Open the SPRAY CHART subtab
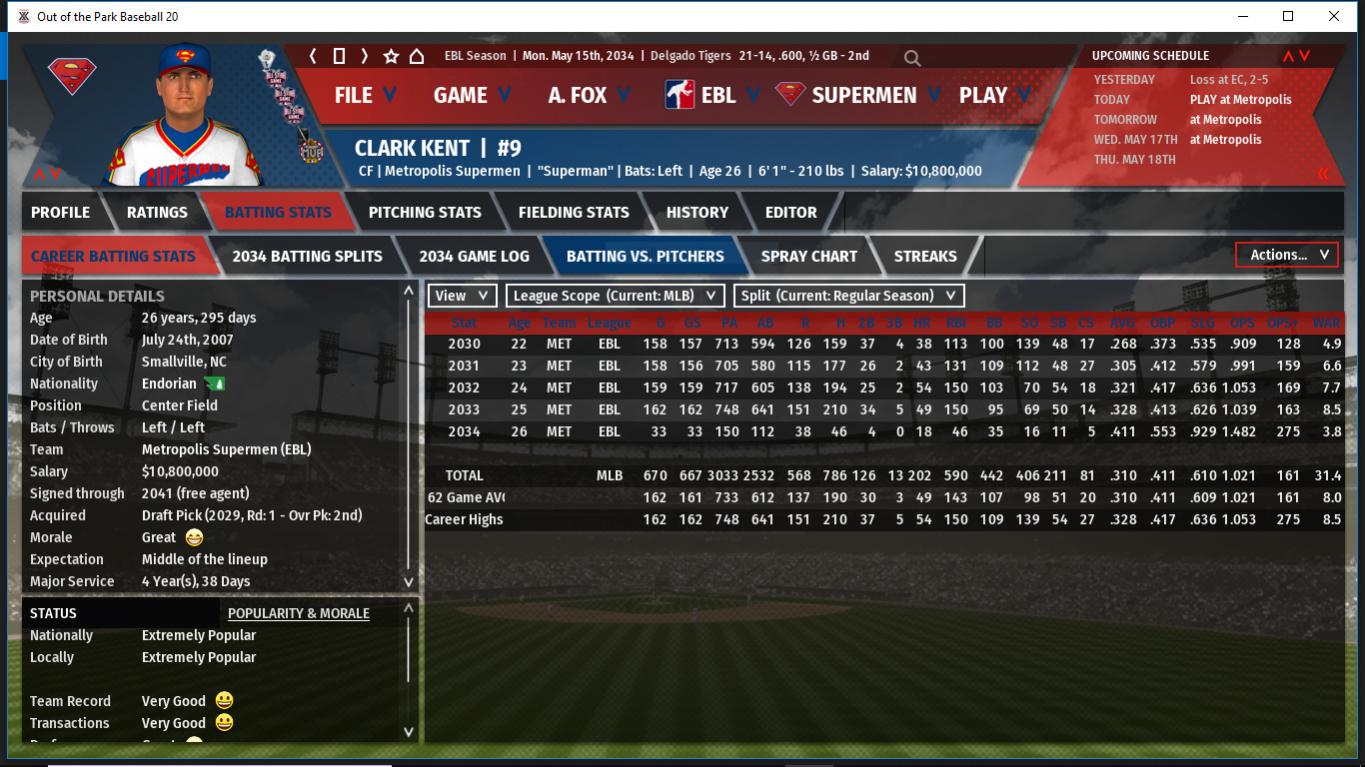The height and width of the screenshot is (767, 1365). 808,256
